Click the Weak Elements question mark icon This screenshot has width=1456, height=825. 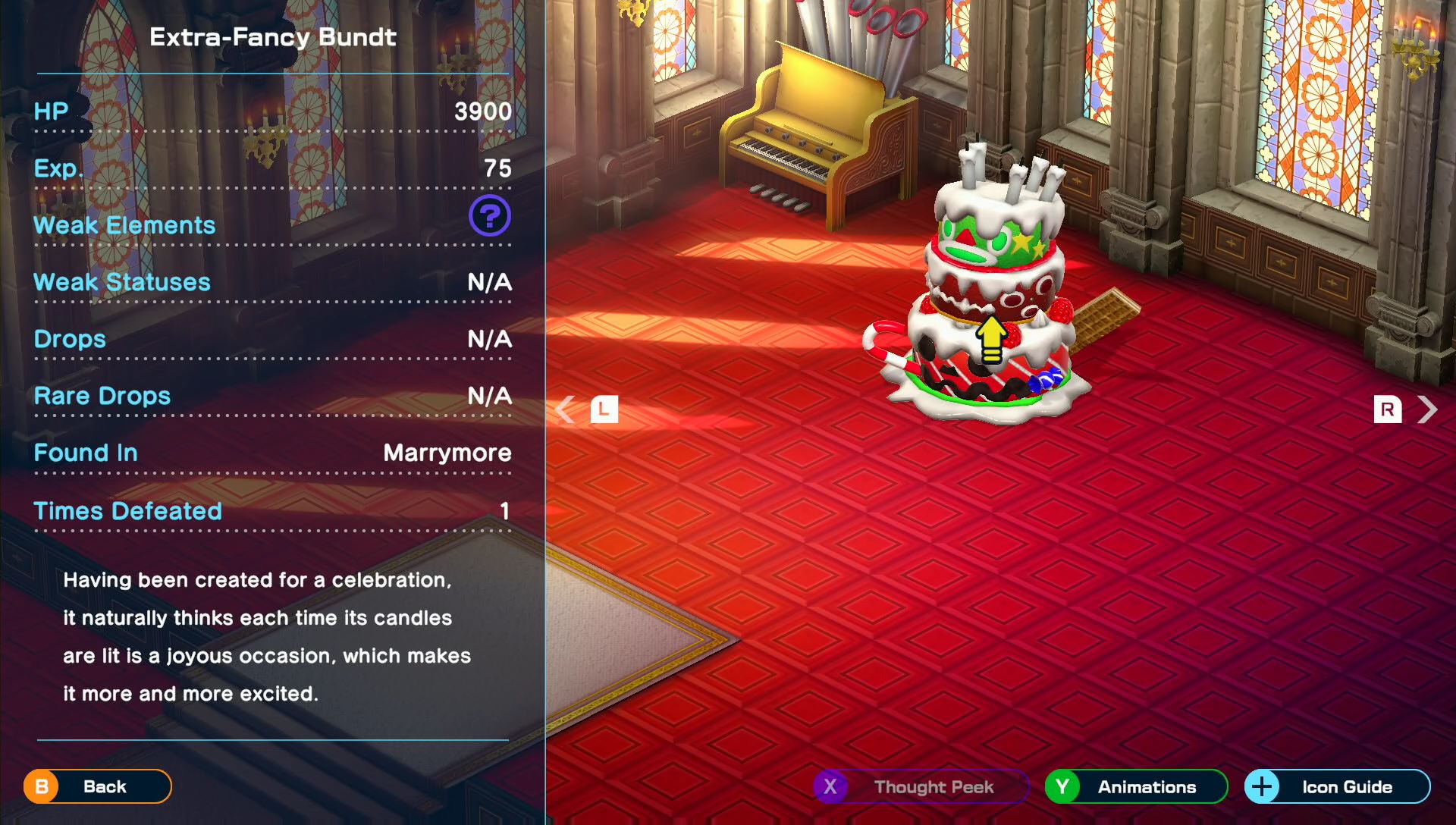490,216
